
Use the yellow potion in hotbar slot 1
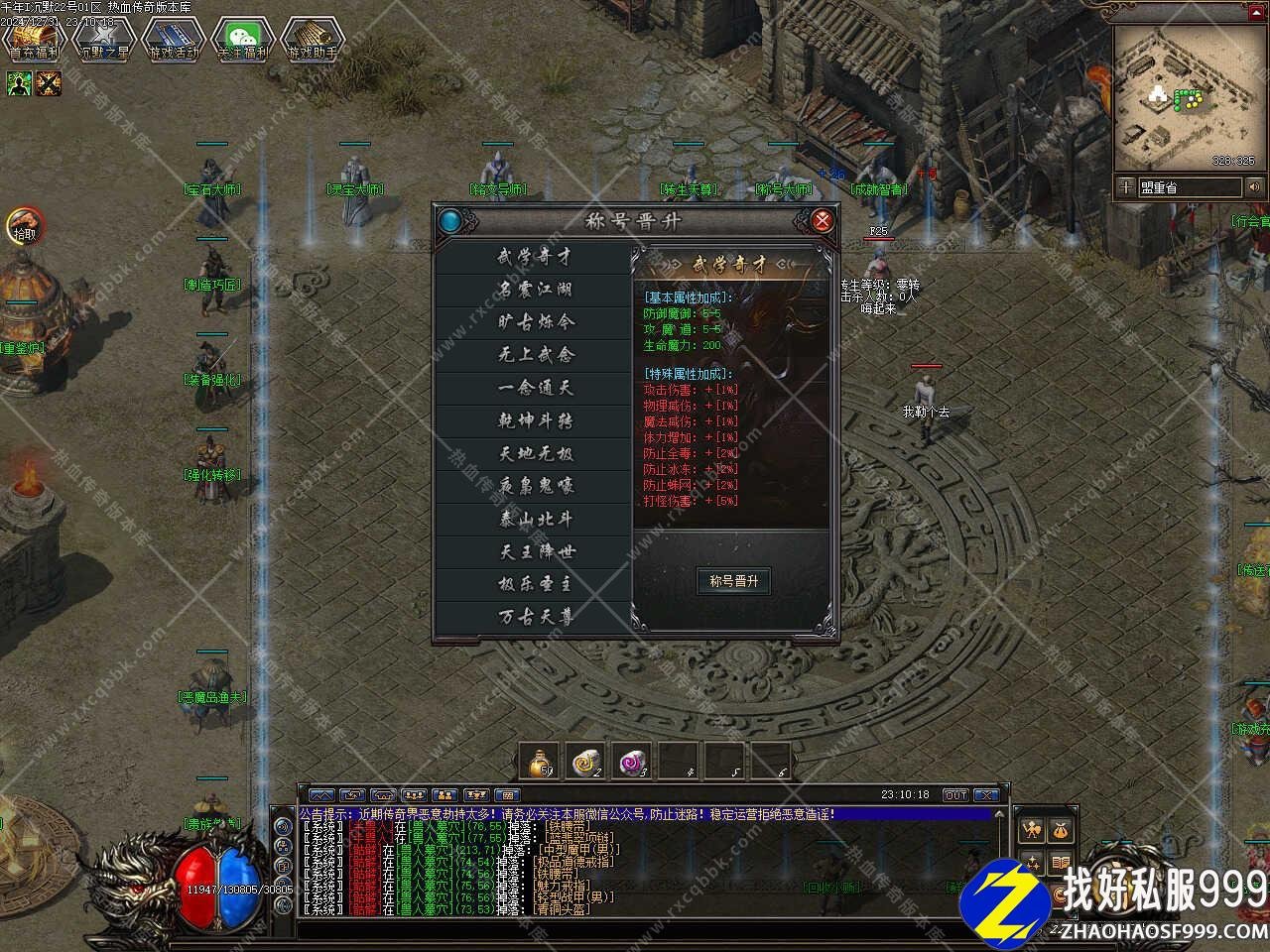pos(540,762)
